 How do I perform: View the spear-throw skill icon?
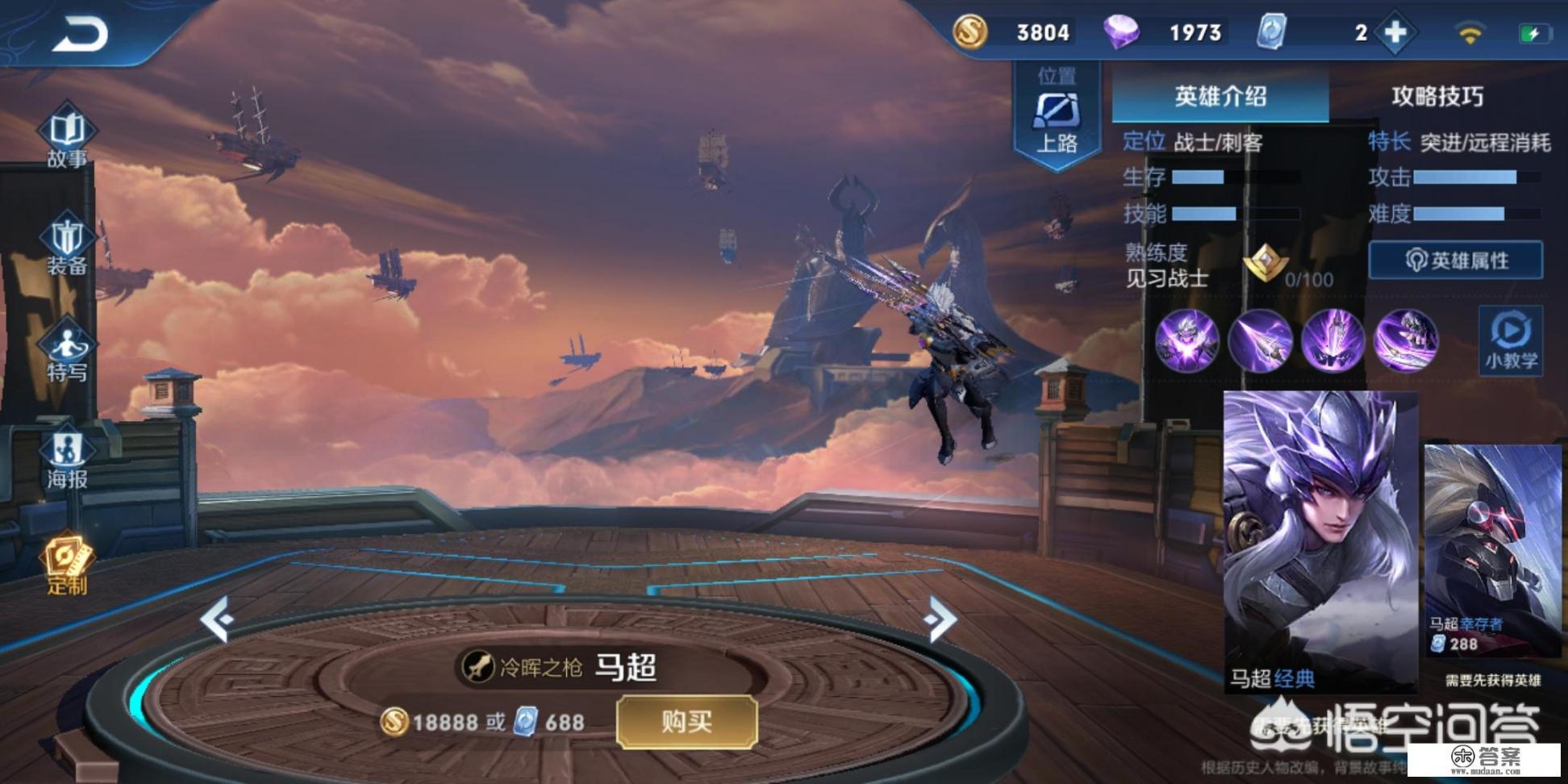(x=1260, y=340)
